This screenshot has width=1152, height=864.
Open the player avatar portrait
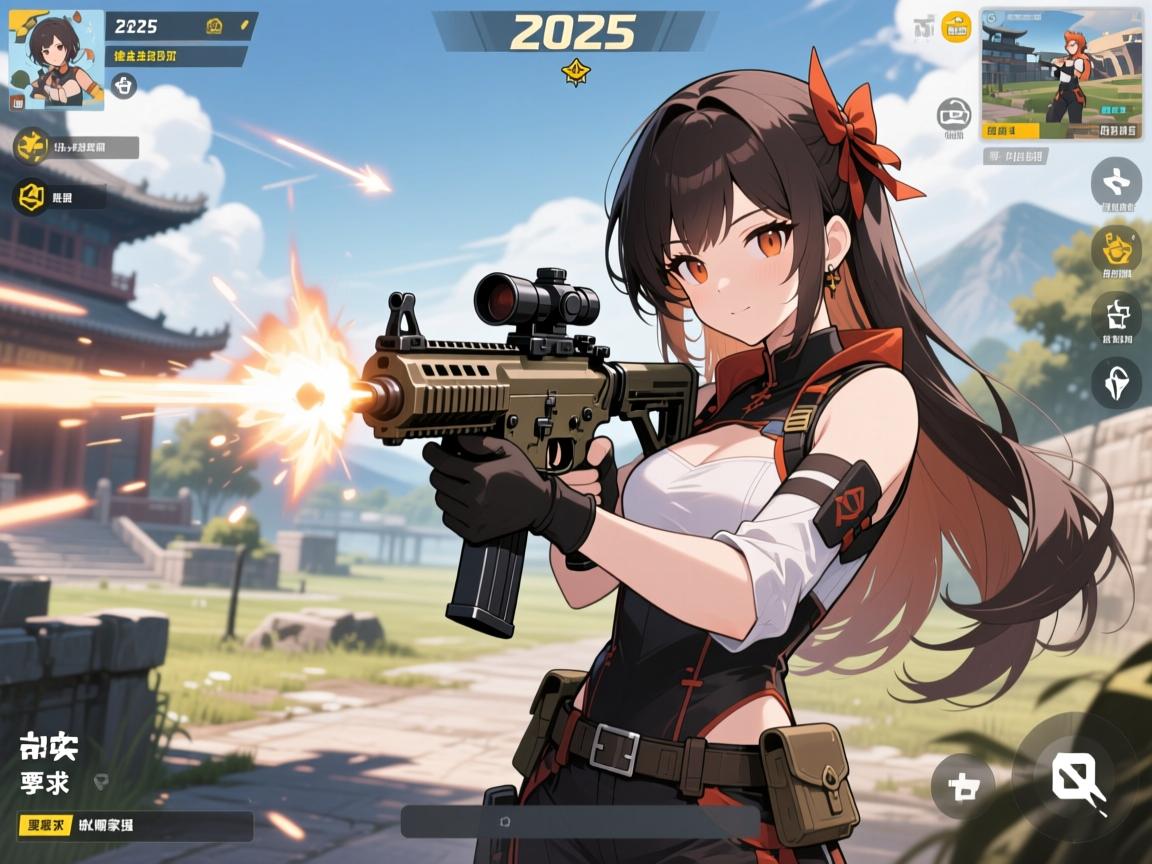click(x=56, y=60)
